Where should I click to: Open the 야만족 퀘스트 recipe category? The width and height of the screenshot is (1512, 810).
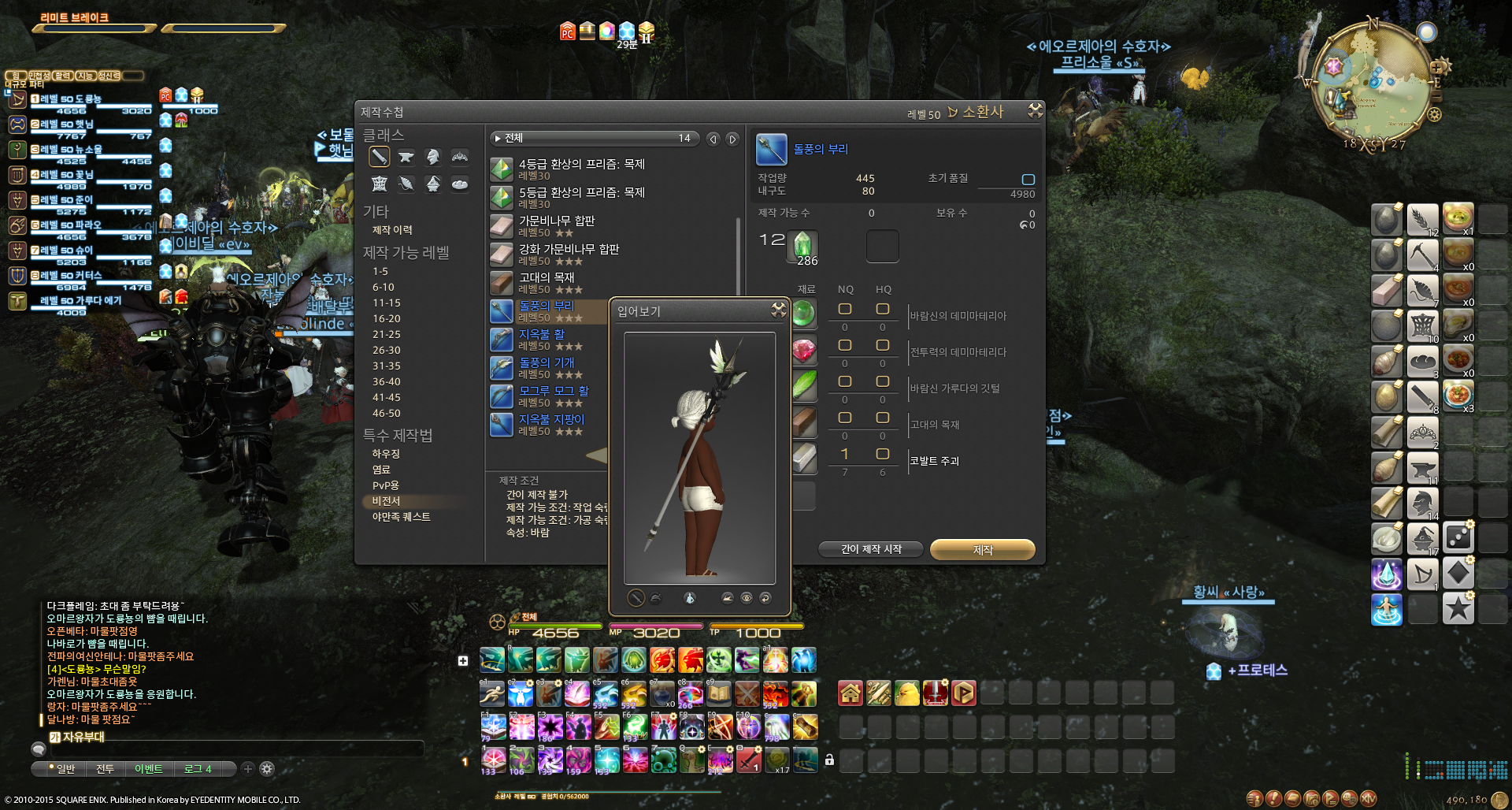point(401,517)
